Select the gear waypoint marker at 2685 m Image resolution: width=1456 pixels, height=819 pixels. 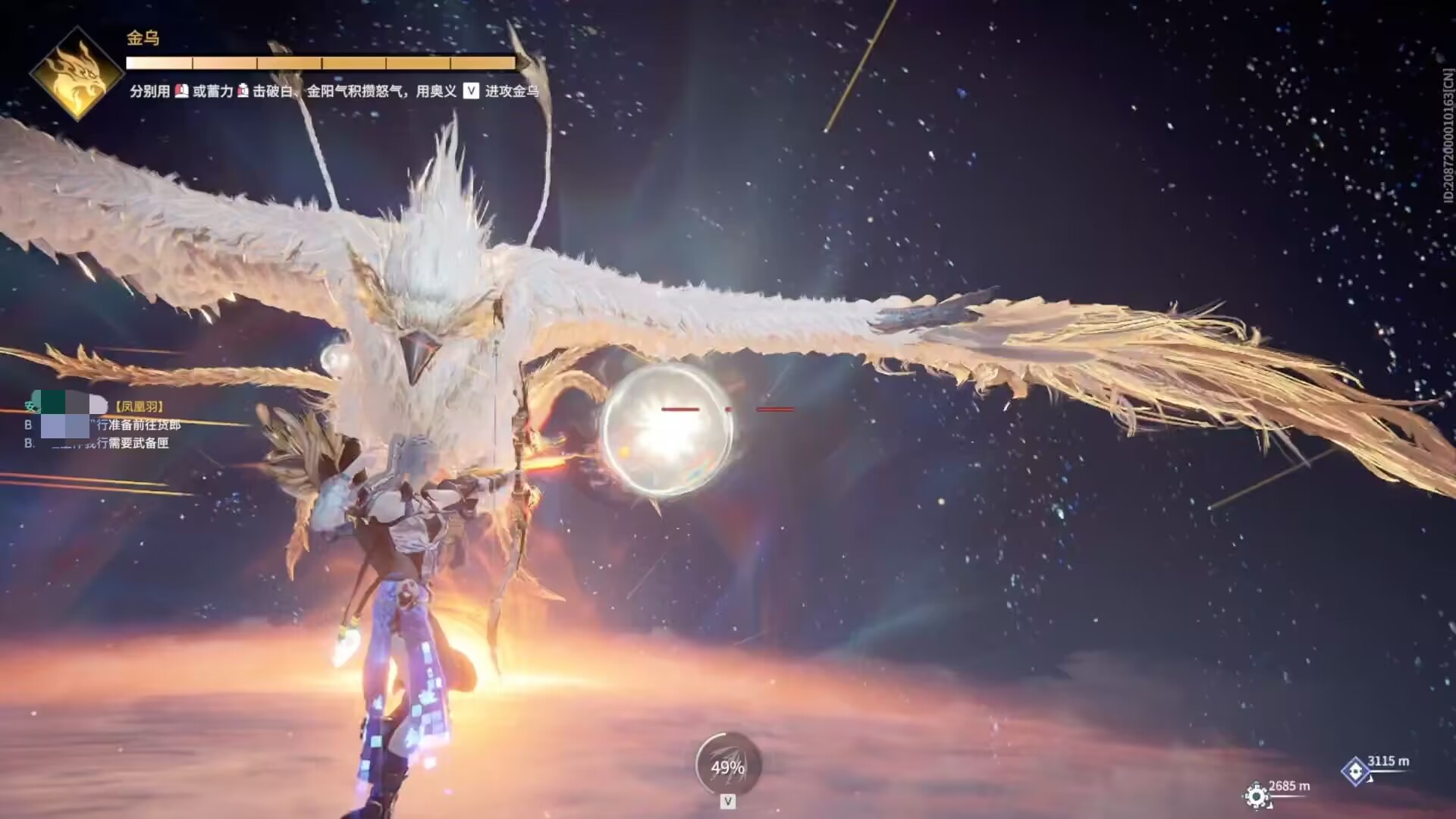pos(1256,795)
